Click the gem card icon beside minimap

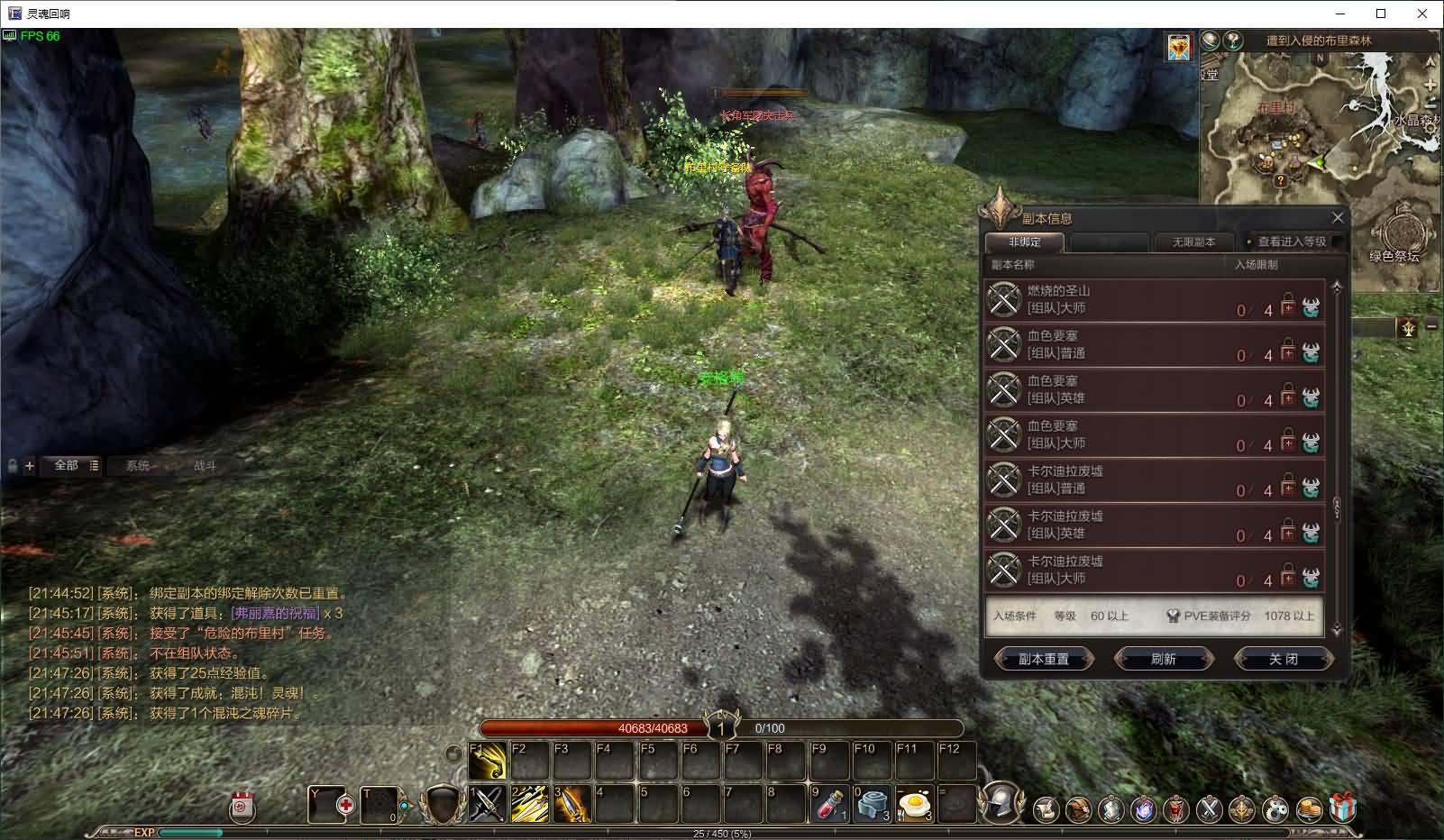tap(1178, 47)
